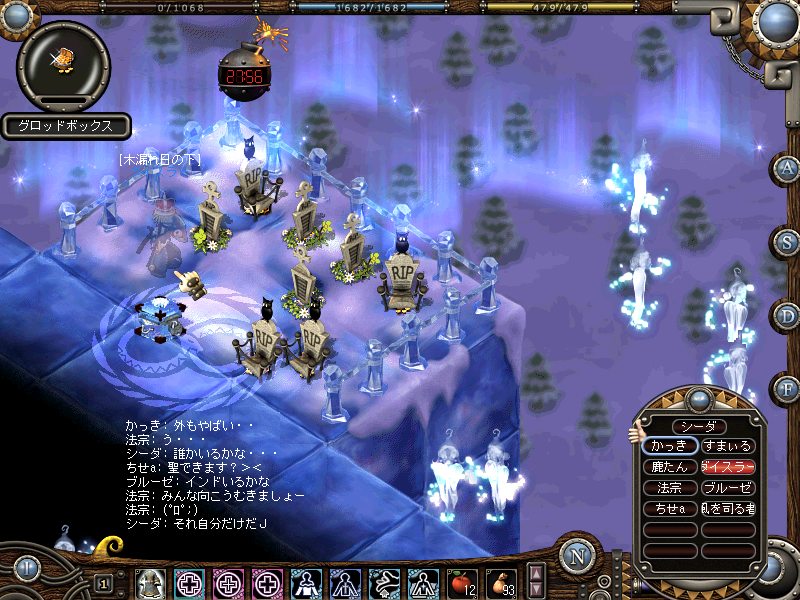The width and height of the screenshot is (800, 600).
Task: Click the F round side button
Action: tap(786, 387)
